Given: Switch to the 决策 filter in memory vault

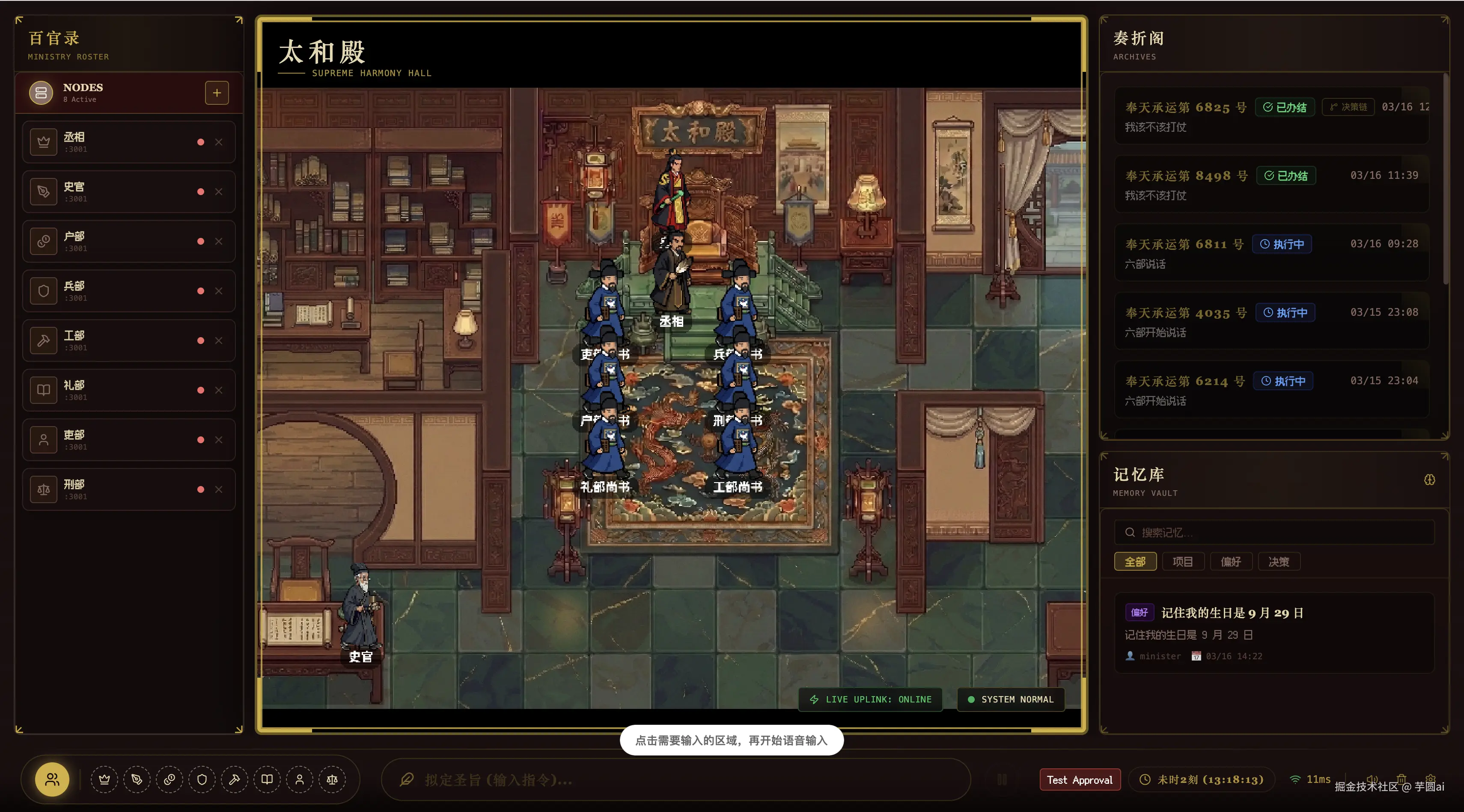Looking at the screenshot, I should (x=1280, y=562).
